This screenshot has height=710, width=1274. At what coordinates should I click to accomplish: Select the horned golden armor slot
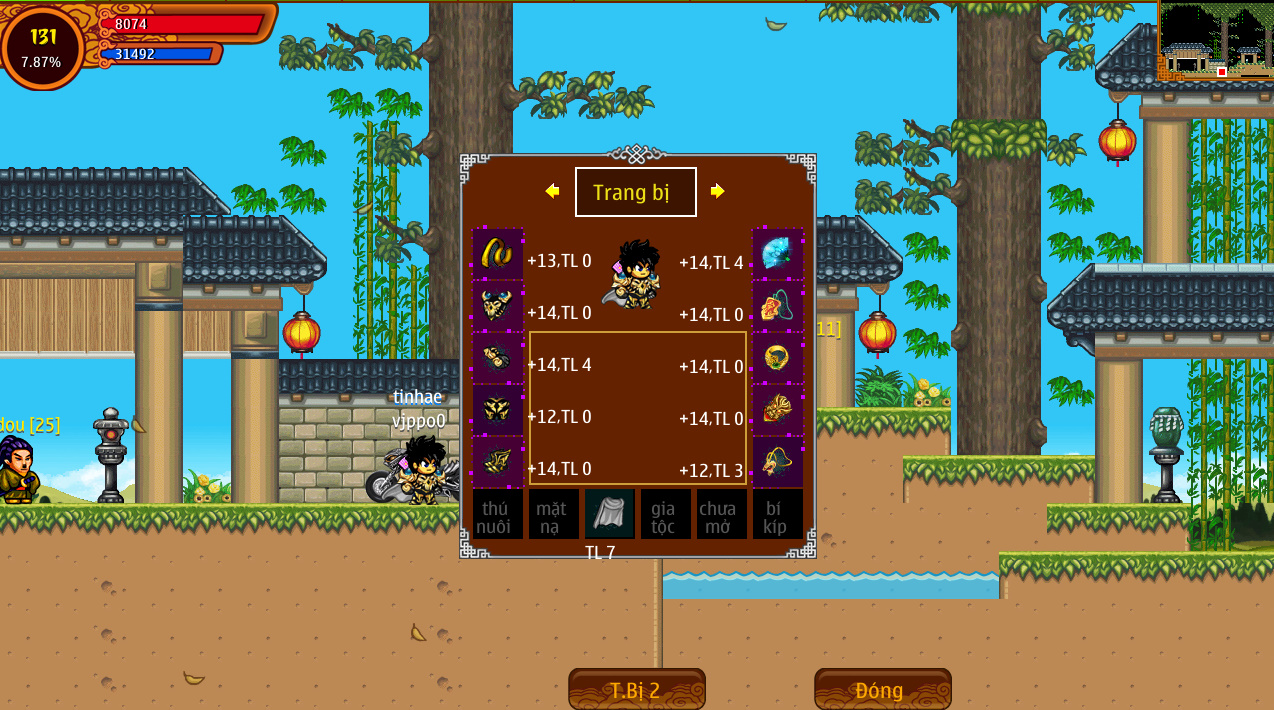pos(497,305)
